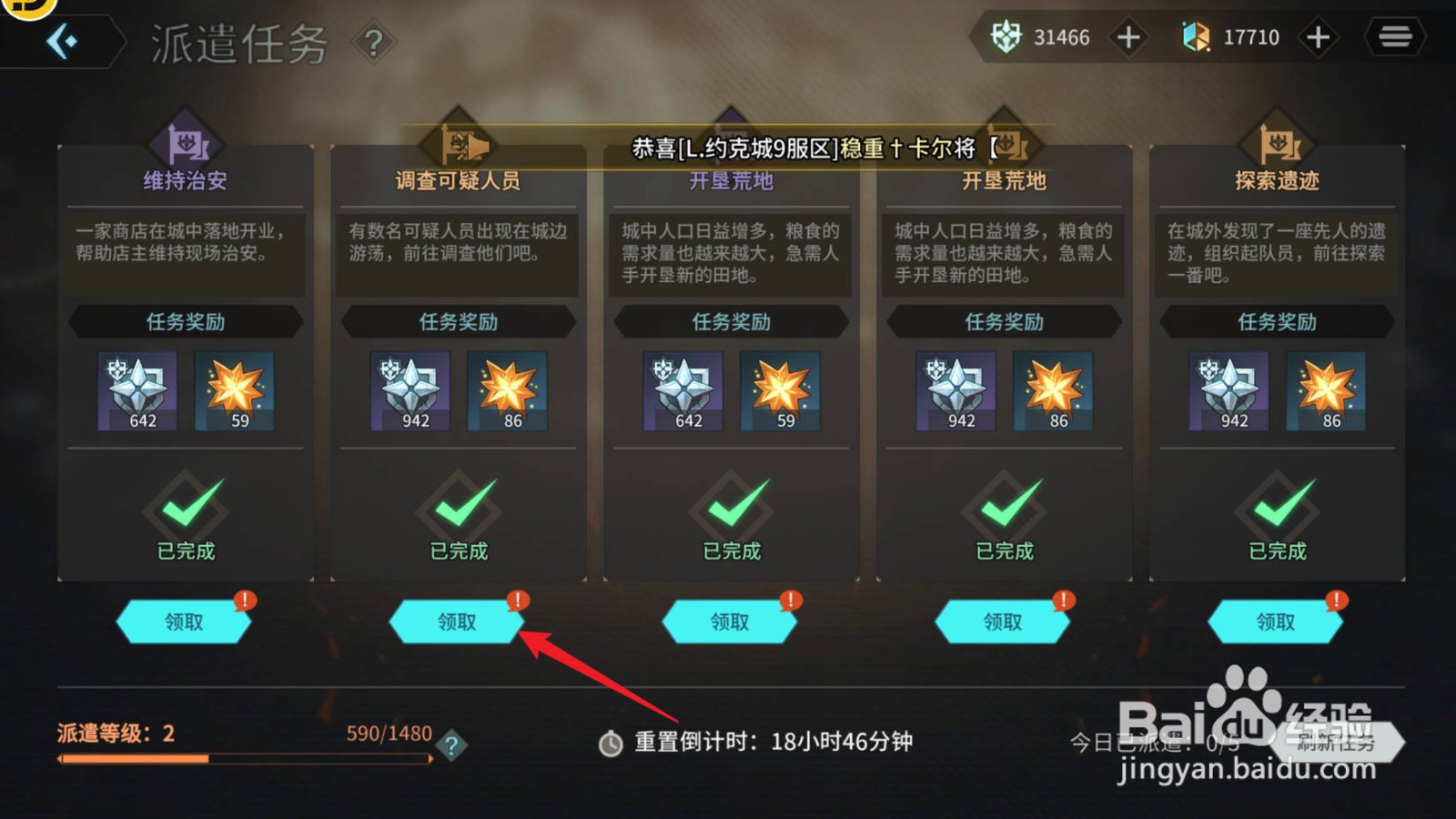Click the plus icon next to 31466 currency

coord(1127,38)
